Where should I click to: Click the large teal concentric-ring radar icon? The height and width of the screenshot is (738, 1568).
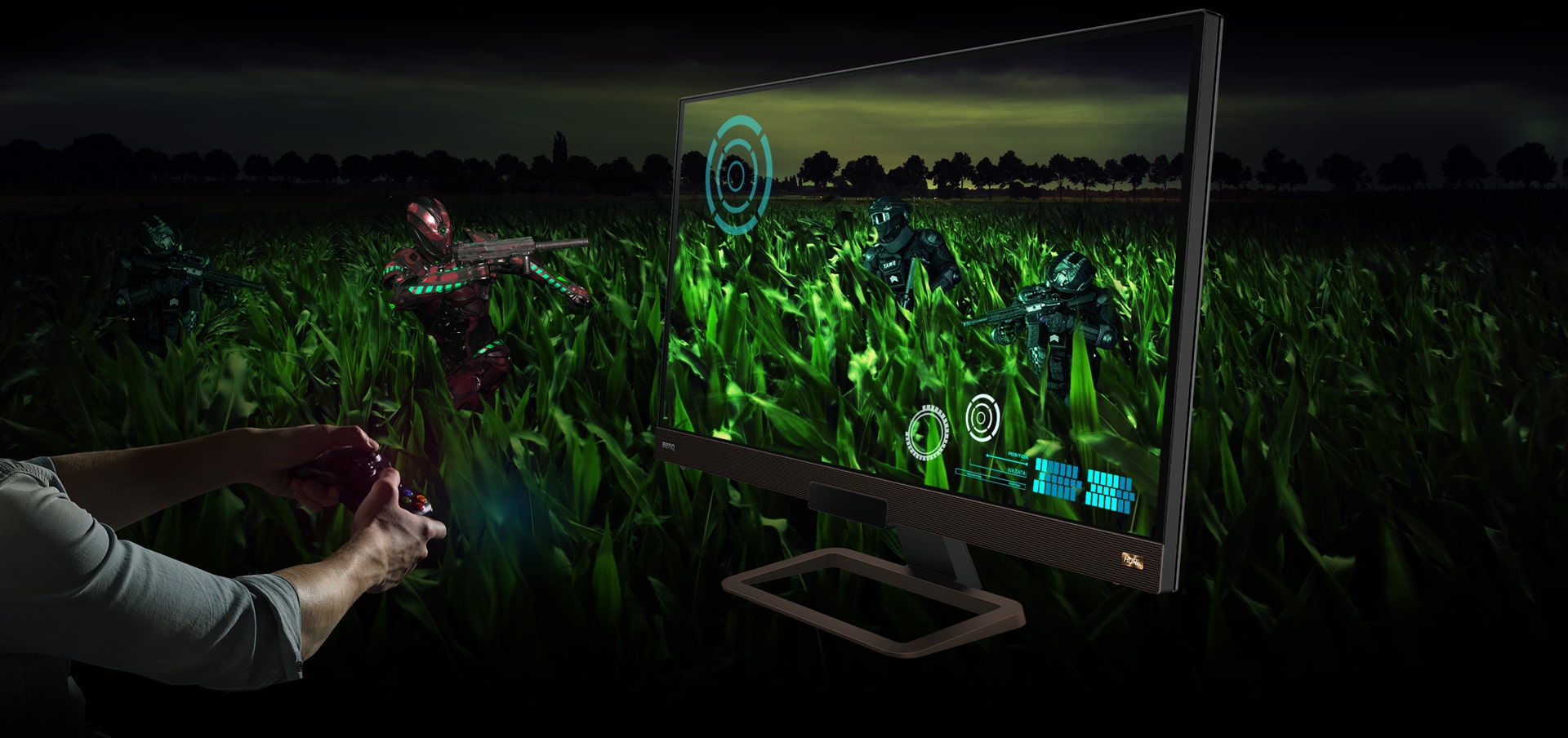tap(738, 174)
